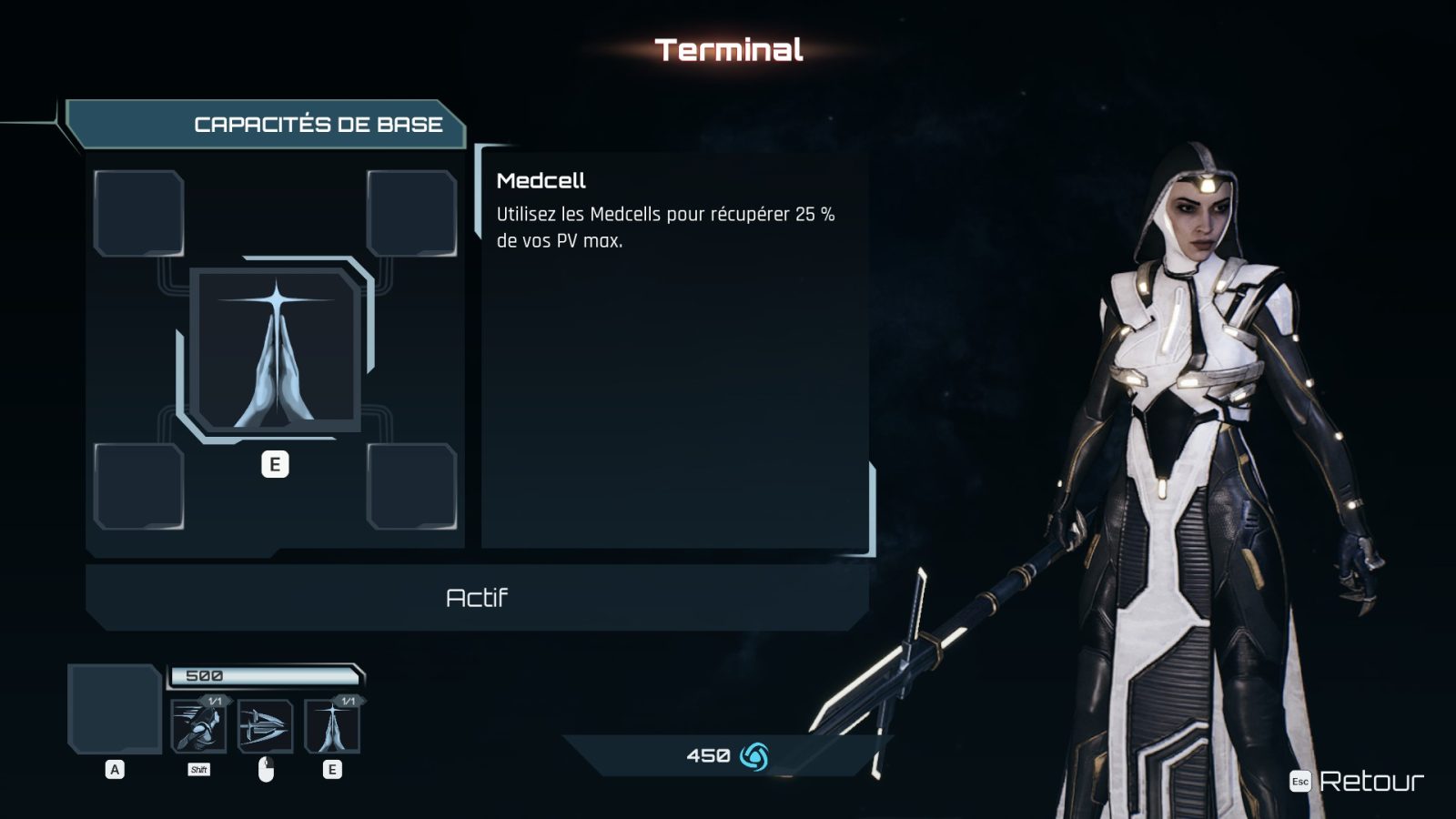This screenshot has width=1456, height=819.
Task: Click the Actif status button
Action: (x=477, y=598)
